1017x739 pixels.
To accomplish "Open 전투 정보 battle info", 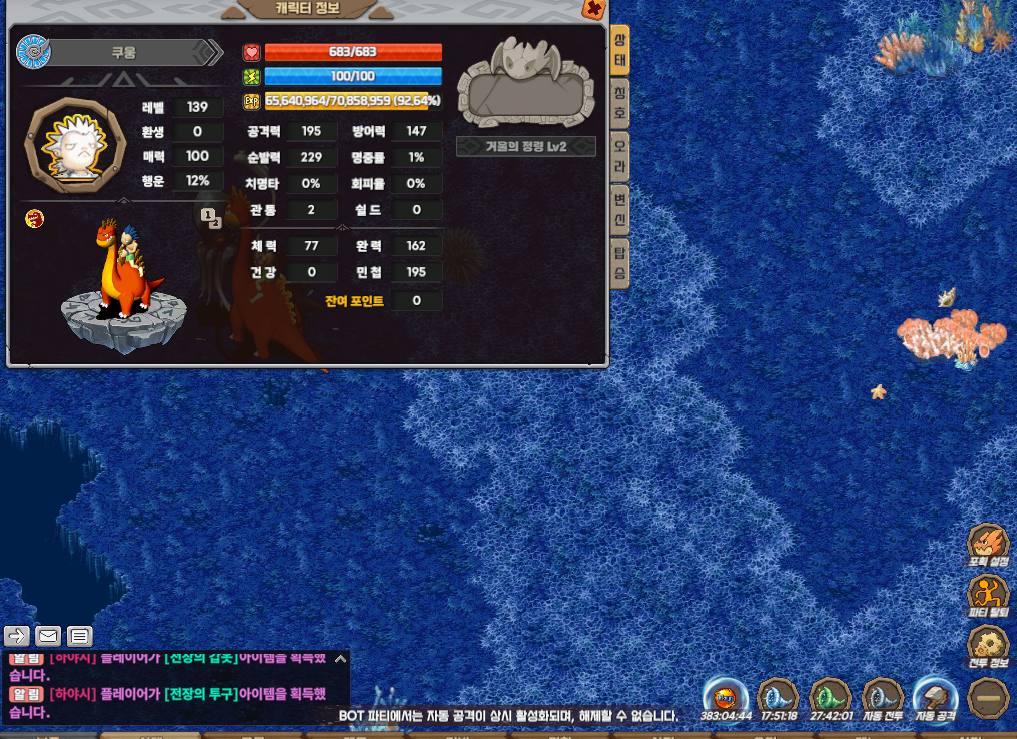I will (988, 647).
